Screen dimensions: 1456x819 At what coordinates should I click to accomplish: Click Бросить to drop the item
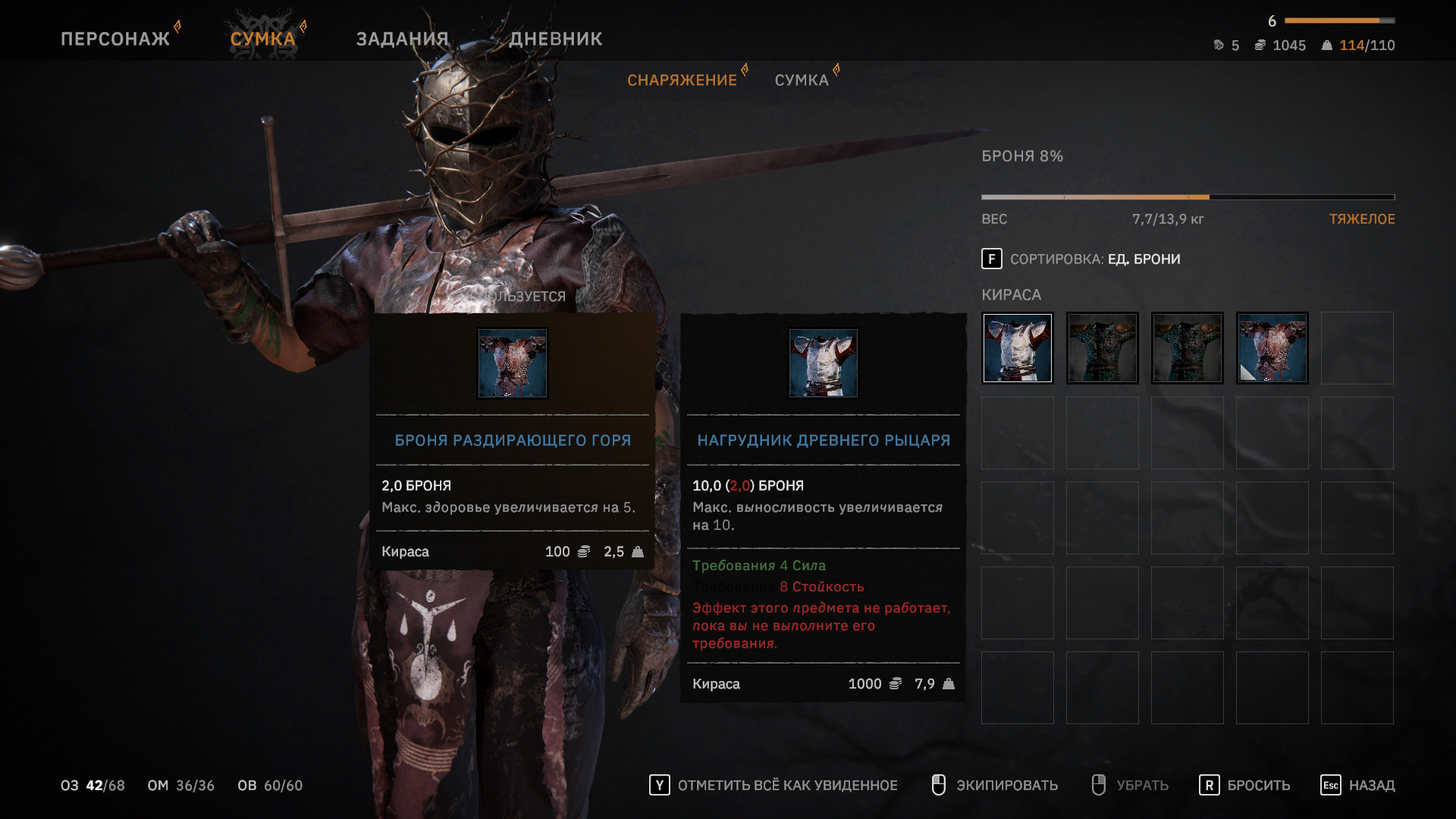point(1244,785)
